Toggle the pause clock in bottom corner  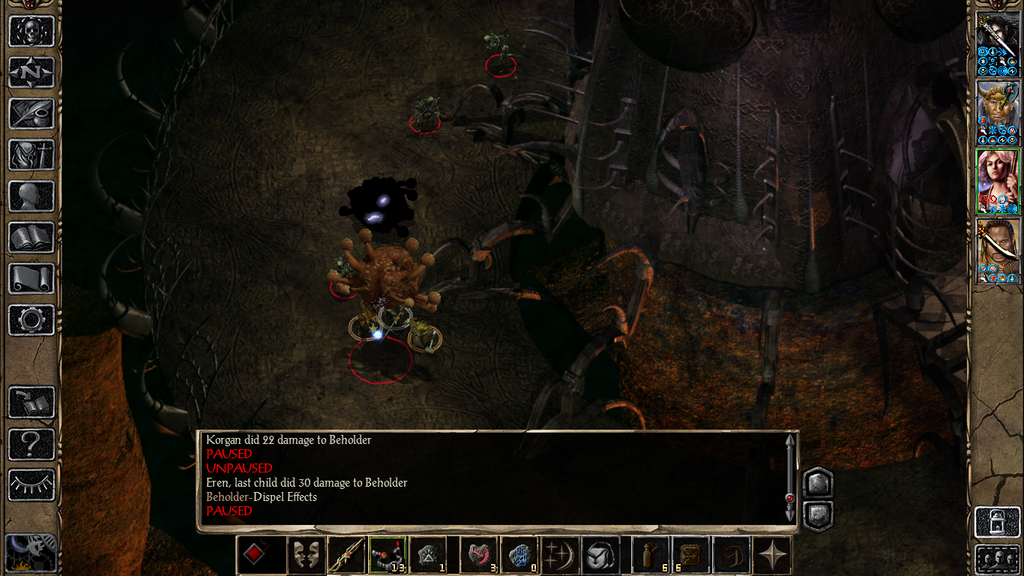[x=30, y=553]
